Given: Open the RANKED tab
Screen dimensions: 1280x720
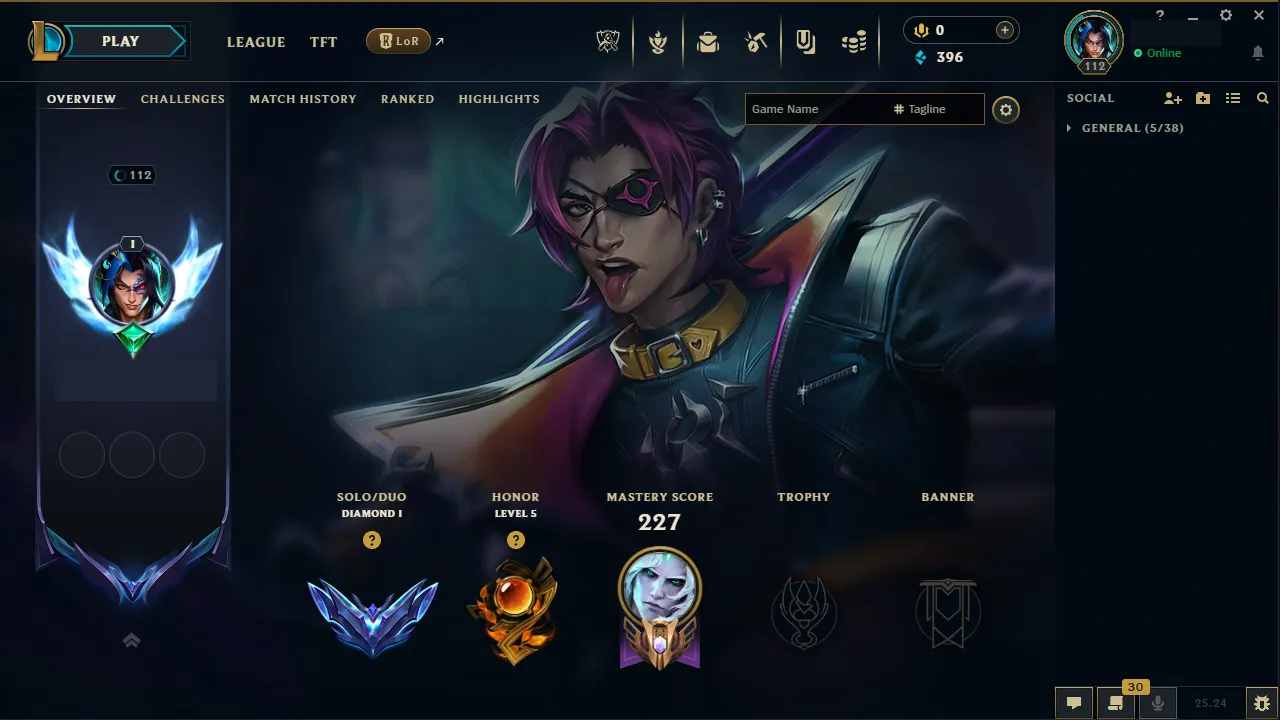Looking at the screenshot, I should pos(407,98).
